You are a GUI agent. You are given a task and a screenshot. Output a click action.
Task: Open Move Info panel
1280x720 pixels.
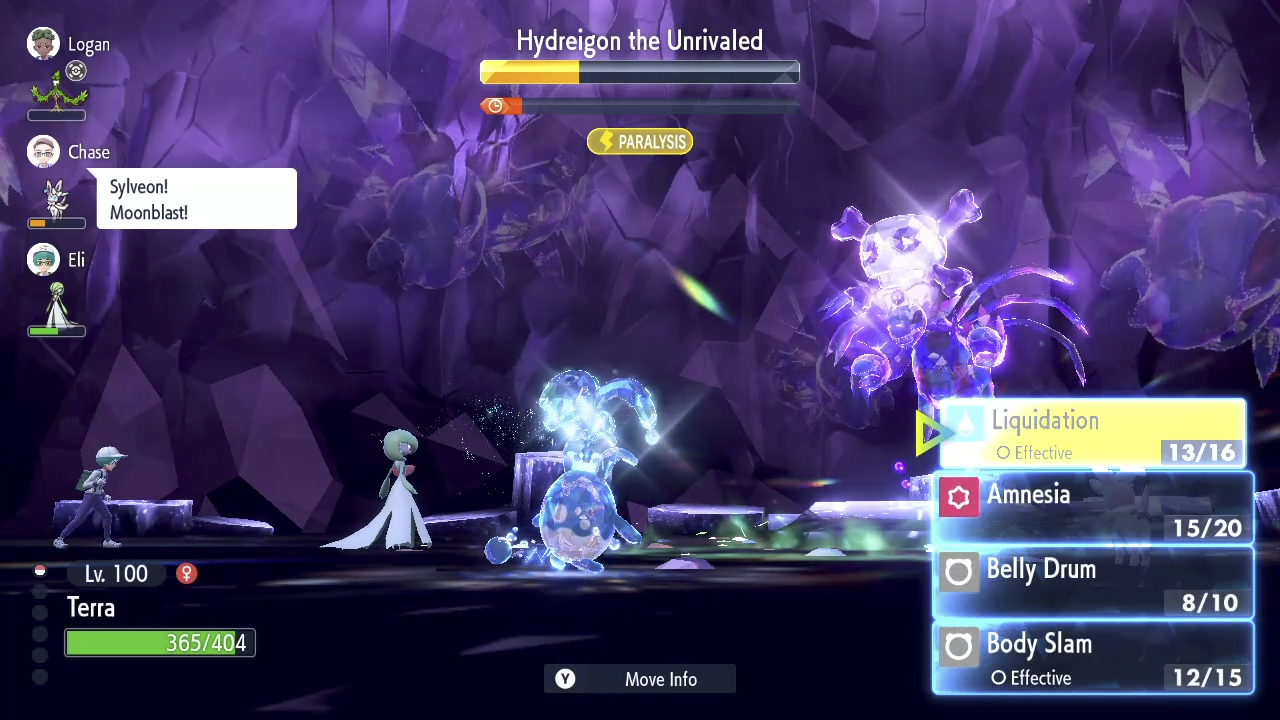(640, 679)
